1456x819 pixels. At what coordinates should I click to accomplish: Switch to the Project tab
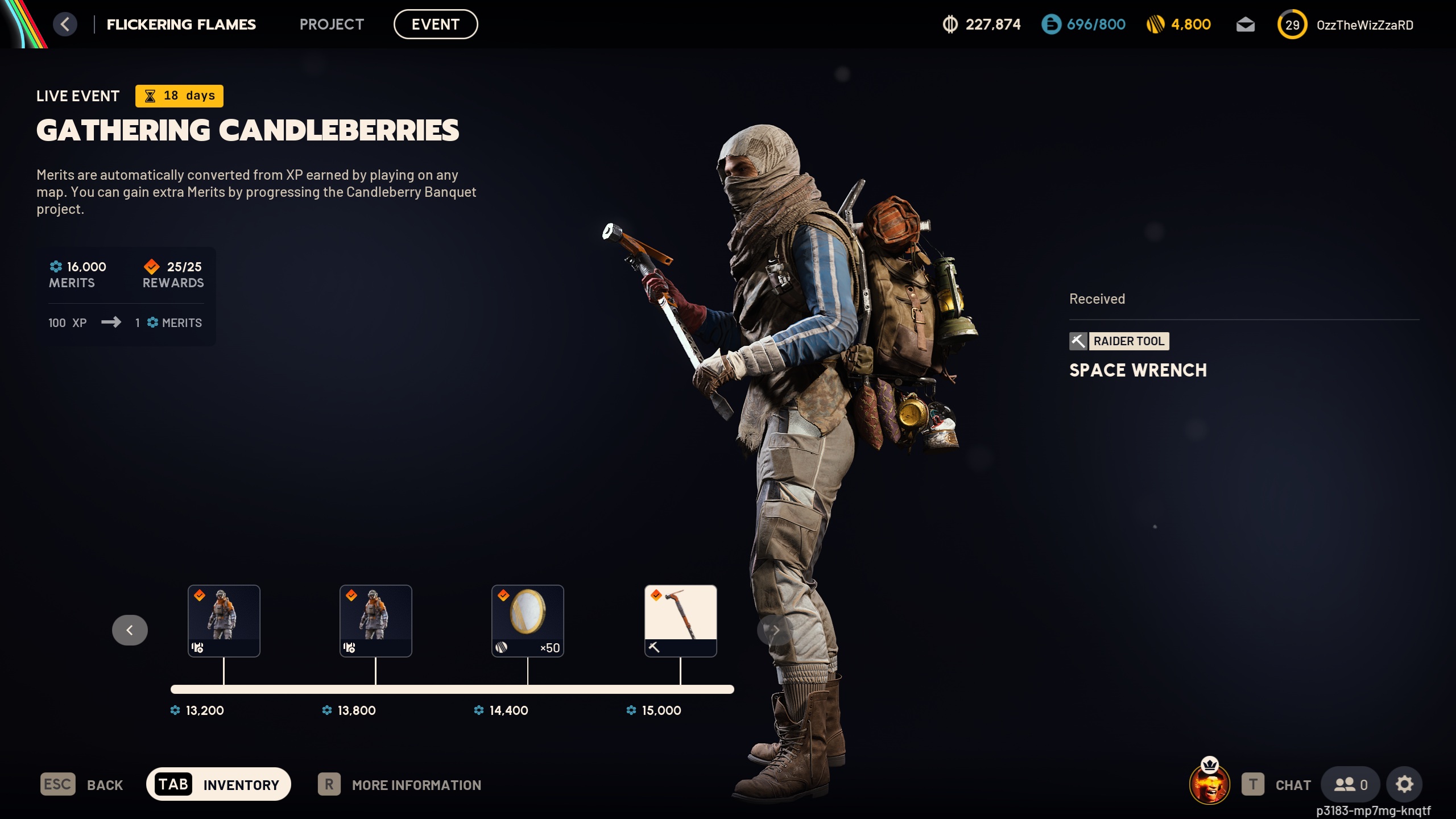(x=332, y=24)
